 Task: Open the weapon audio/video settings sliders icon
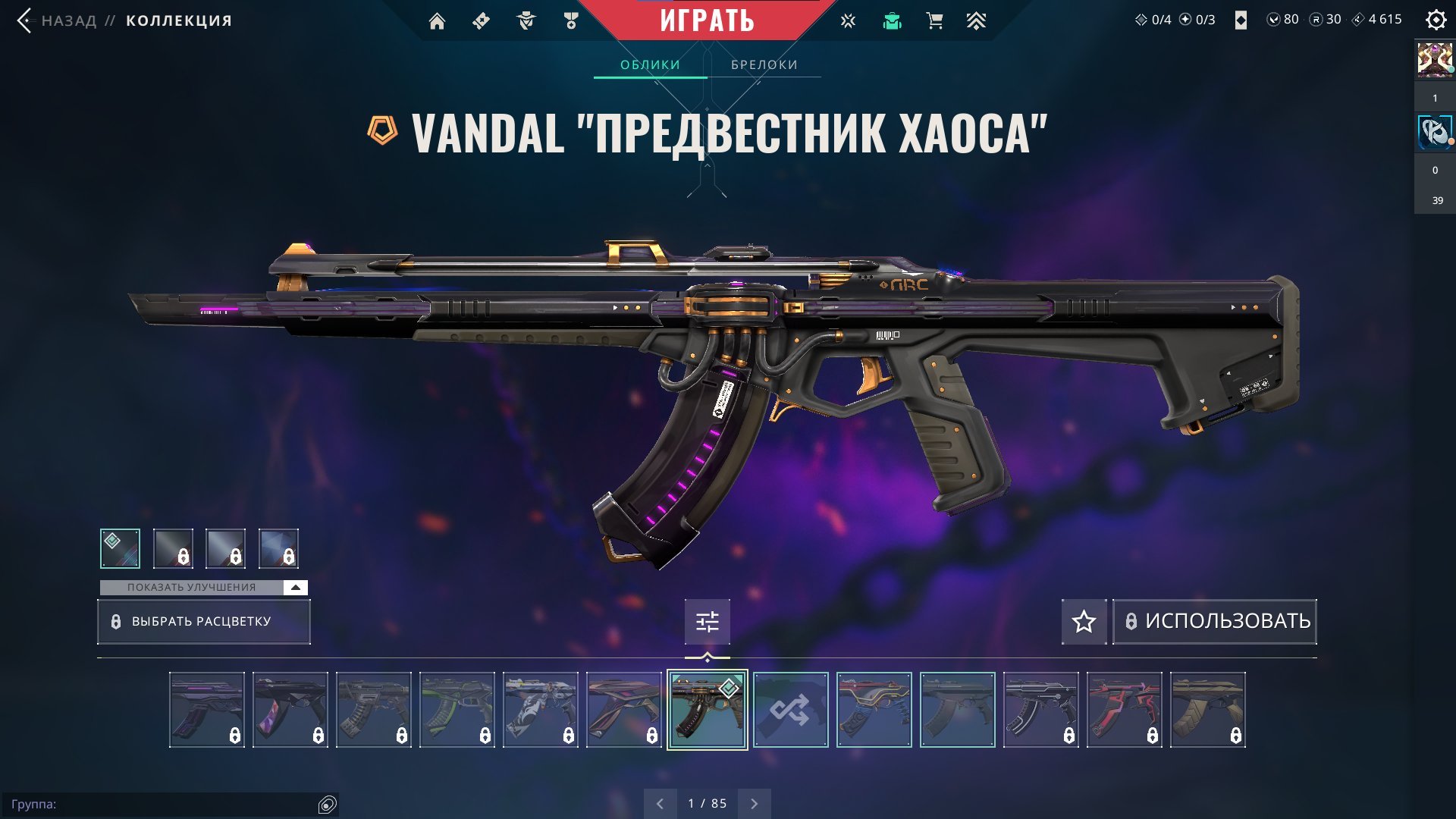click(x=707, y=622)
